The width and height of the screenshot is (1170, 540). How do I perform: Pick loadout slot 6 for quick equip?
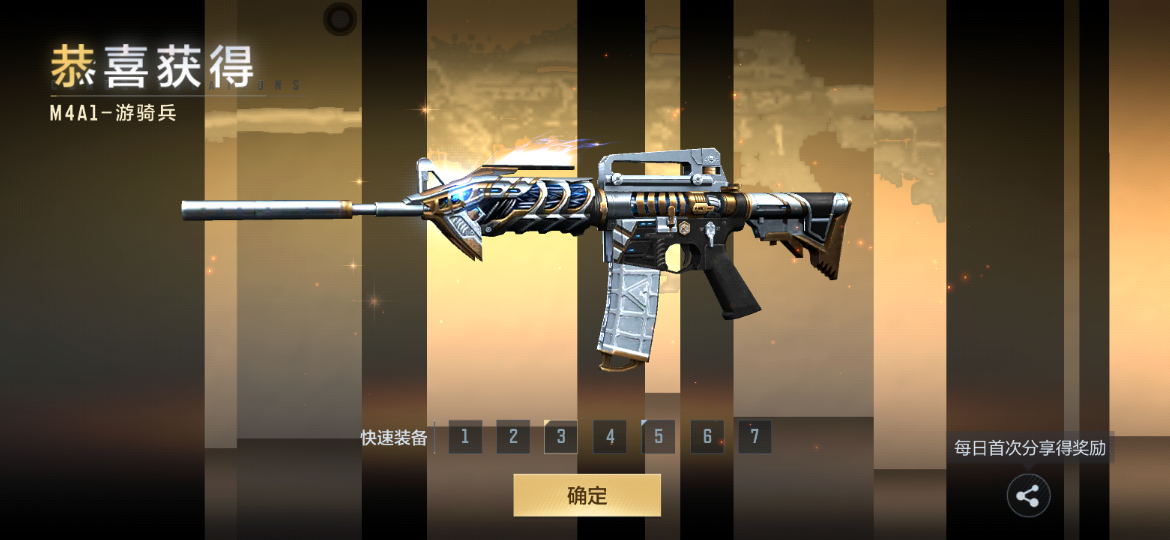tap(707, 437)
